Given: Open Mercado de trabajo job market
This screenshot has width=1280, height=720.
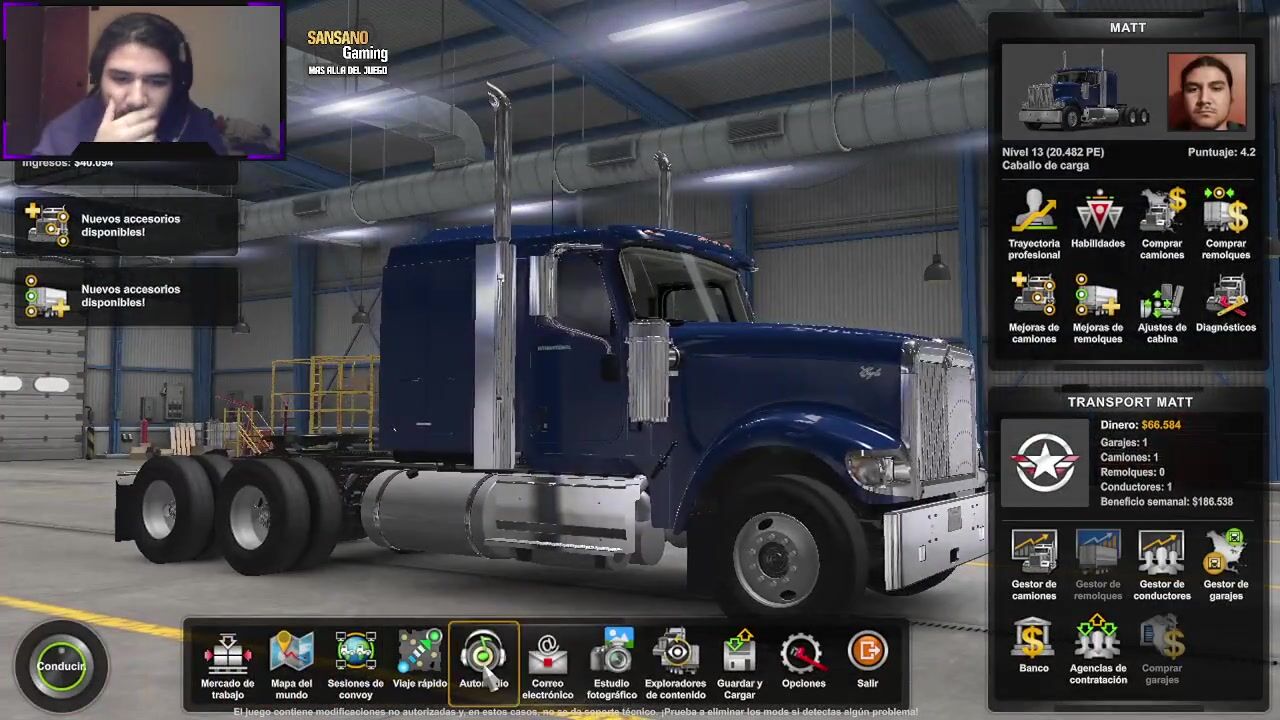Looking at the screenshot, I should pyautogui.click(x=227, y=662).
